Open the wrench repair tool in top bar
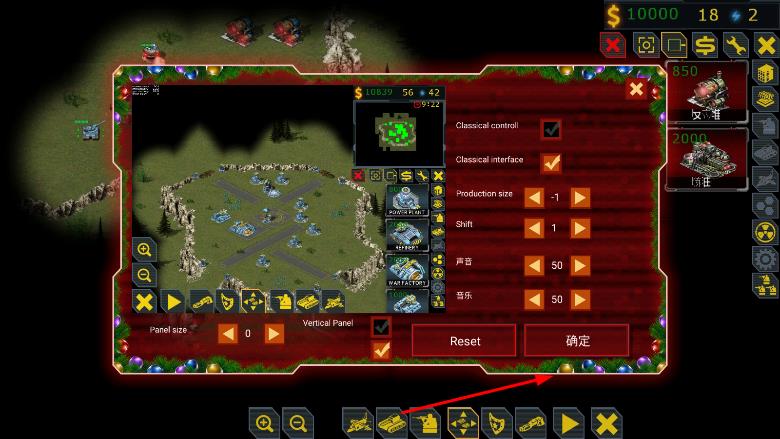Screen dimensions: 780x439 [736, 45]
